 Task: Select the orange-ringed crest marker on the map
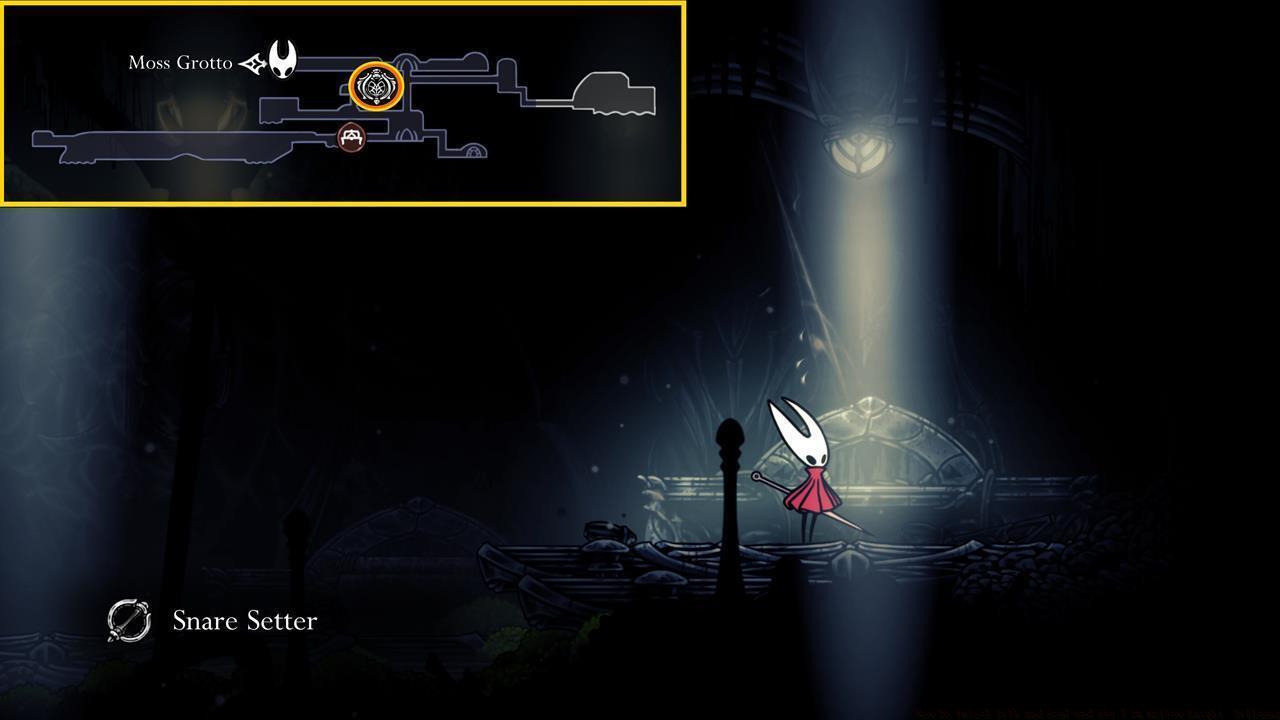point(376,87)
